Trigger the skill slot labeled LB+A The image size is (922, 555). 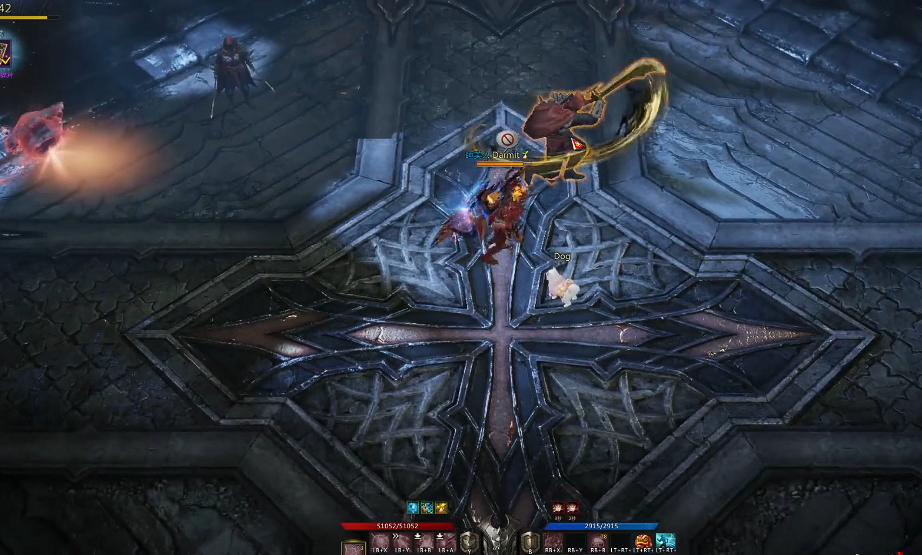tap(445, 543)
